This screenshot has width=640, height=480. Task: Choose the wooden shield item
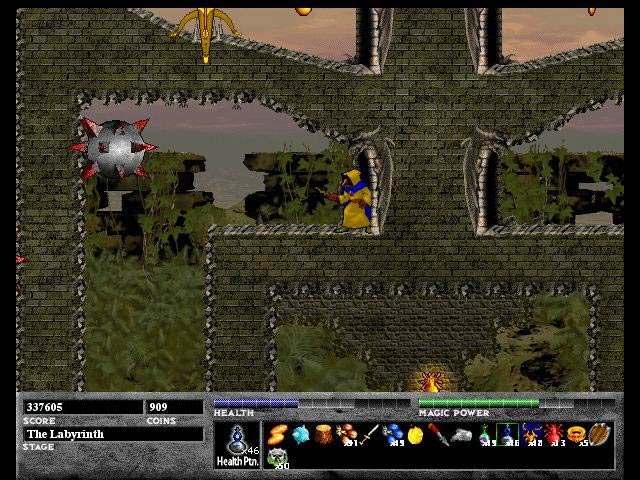click(599, 434)
